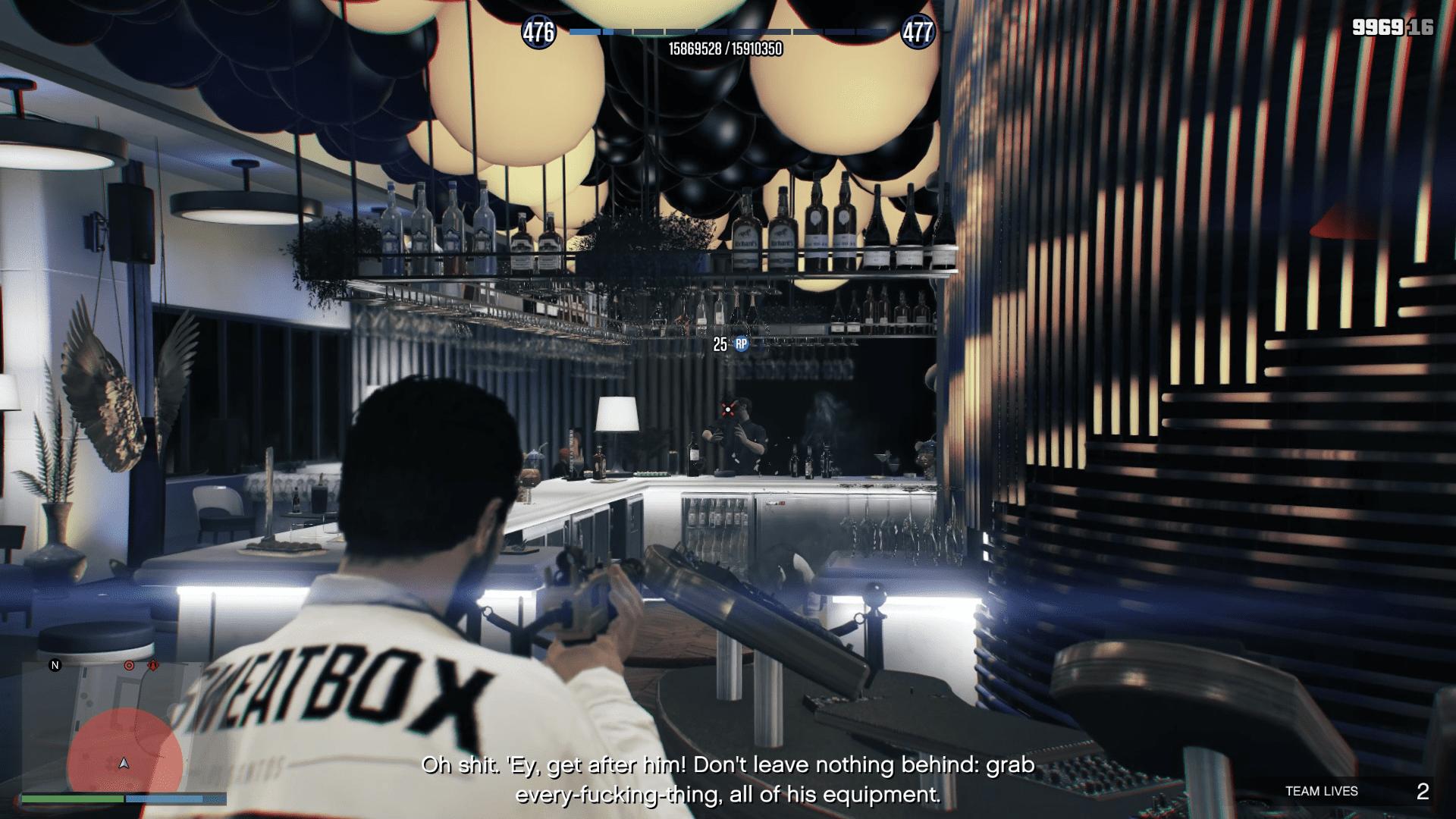
Task: Click the blue filled portion of the RP bar
Action: (592, 32)
